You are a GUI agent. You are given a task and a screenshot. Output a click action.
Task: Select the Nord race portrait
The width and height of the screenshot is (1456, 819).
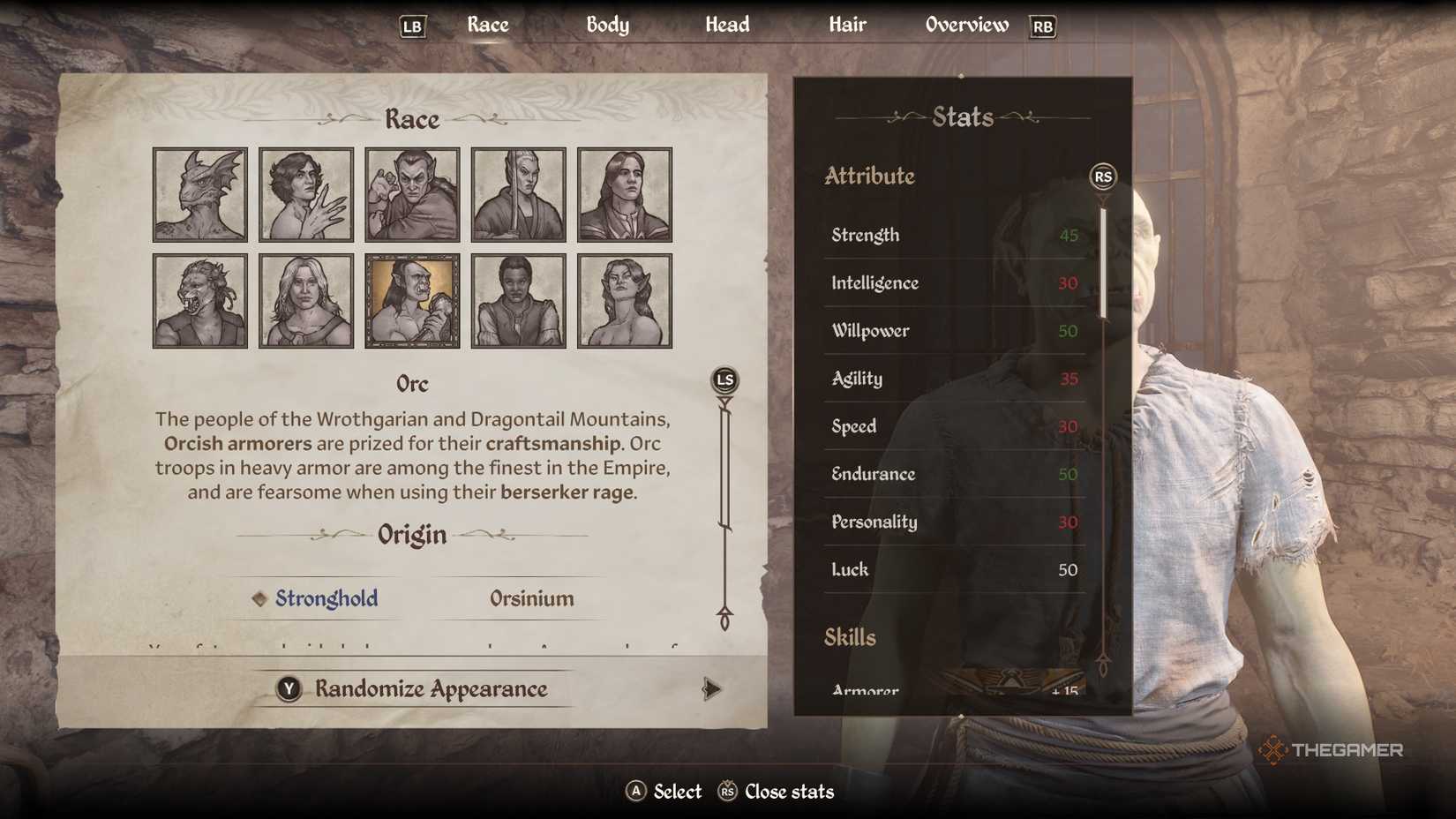click(305, 300)
